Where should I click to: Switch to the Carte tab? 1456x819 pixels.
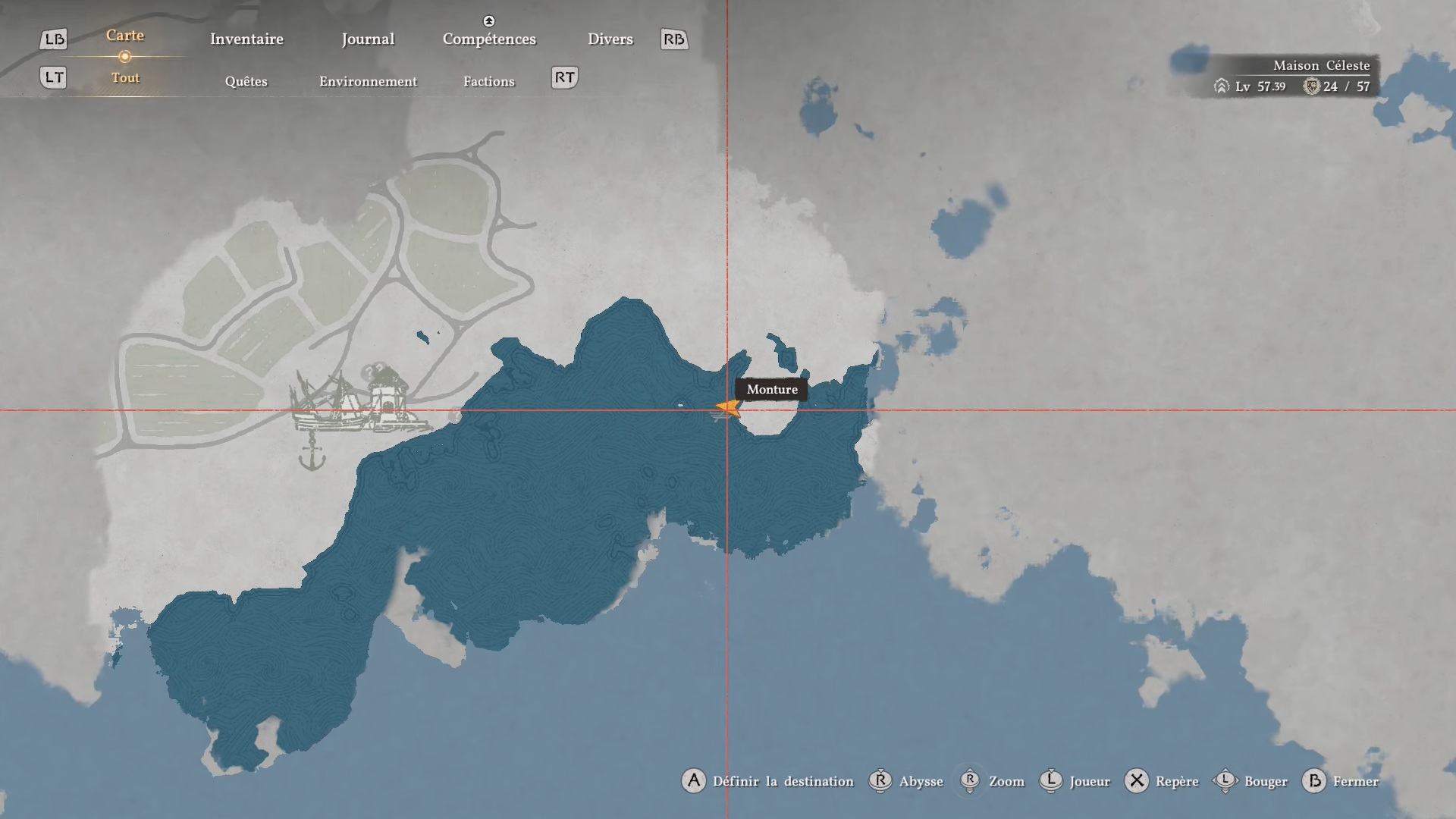(x=125, y=36)
